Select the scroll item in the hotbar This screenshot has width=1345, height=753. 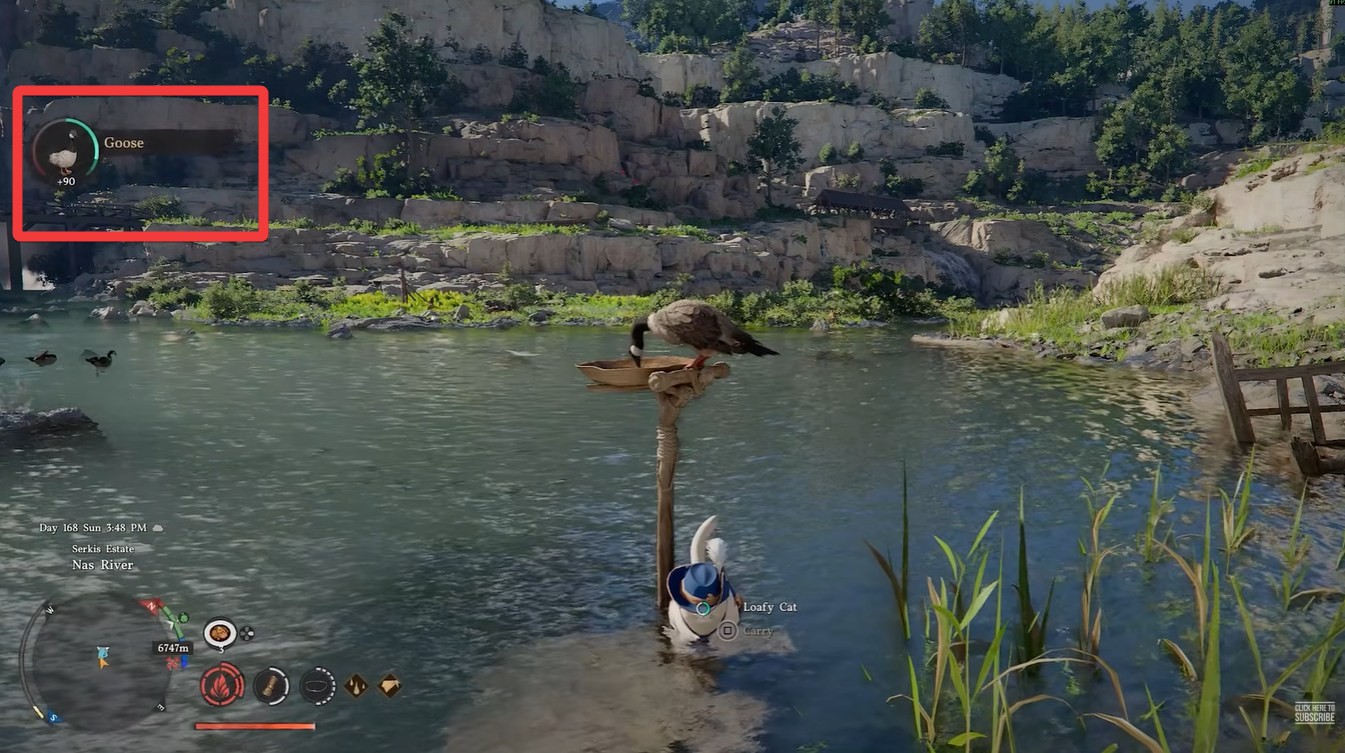270,687
